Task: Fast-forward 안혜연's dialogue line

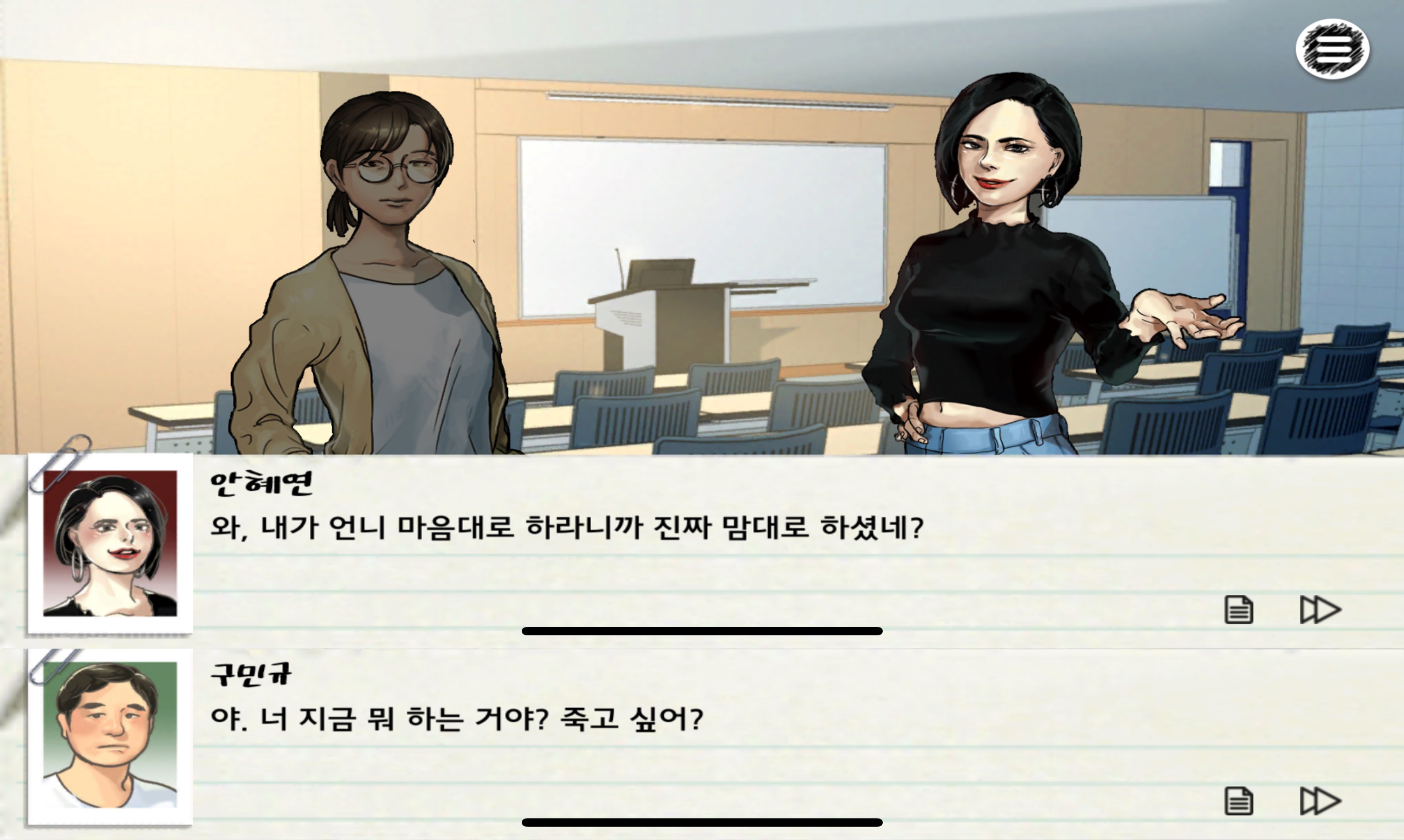Action: pyautogui.click(x=1320, y=610)
